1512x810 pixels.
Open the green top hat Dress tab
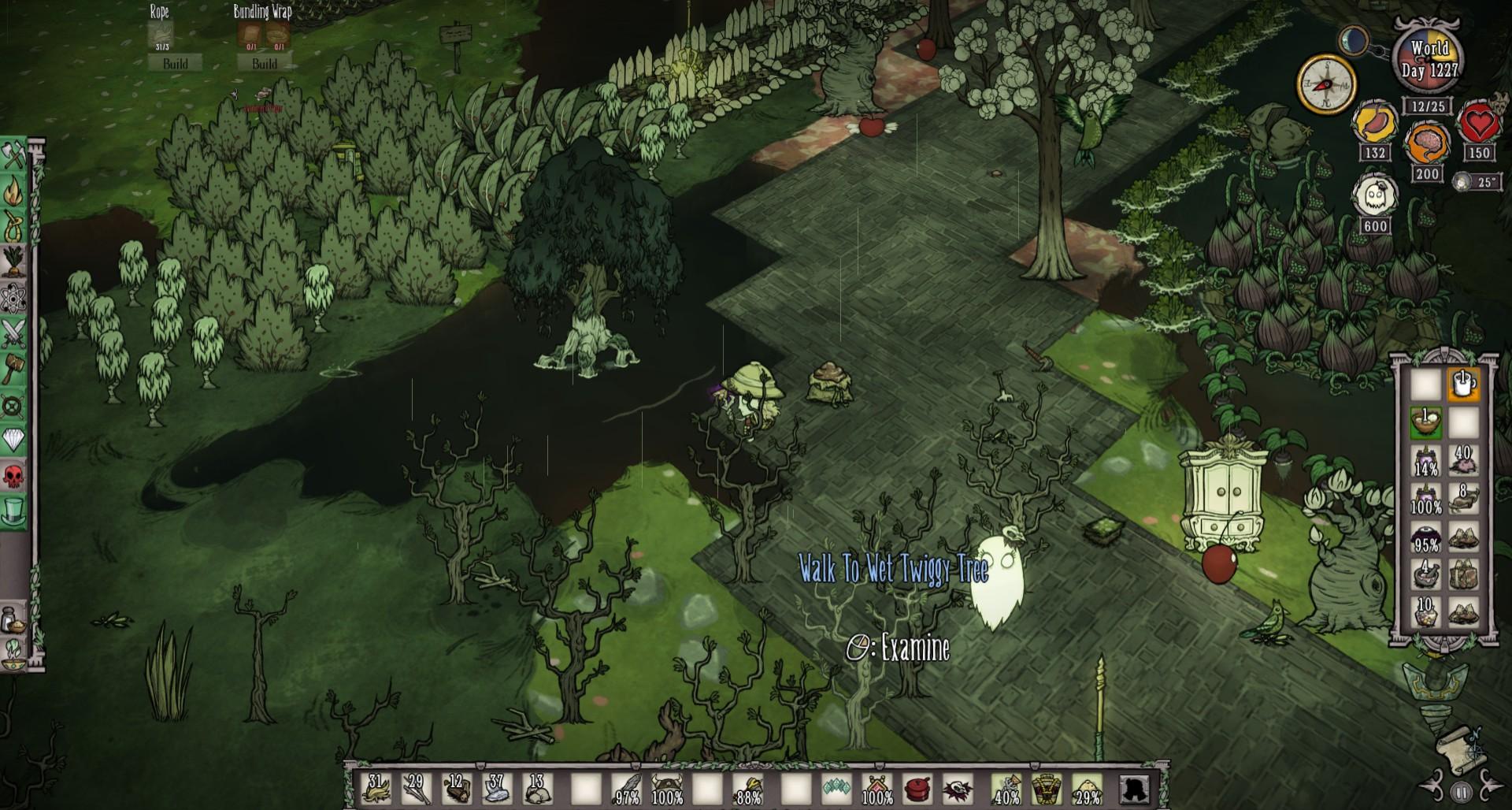[14, 511]
